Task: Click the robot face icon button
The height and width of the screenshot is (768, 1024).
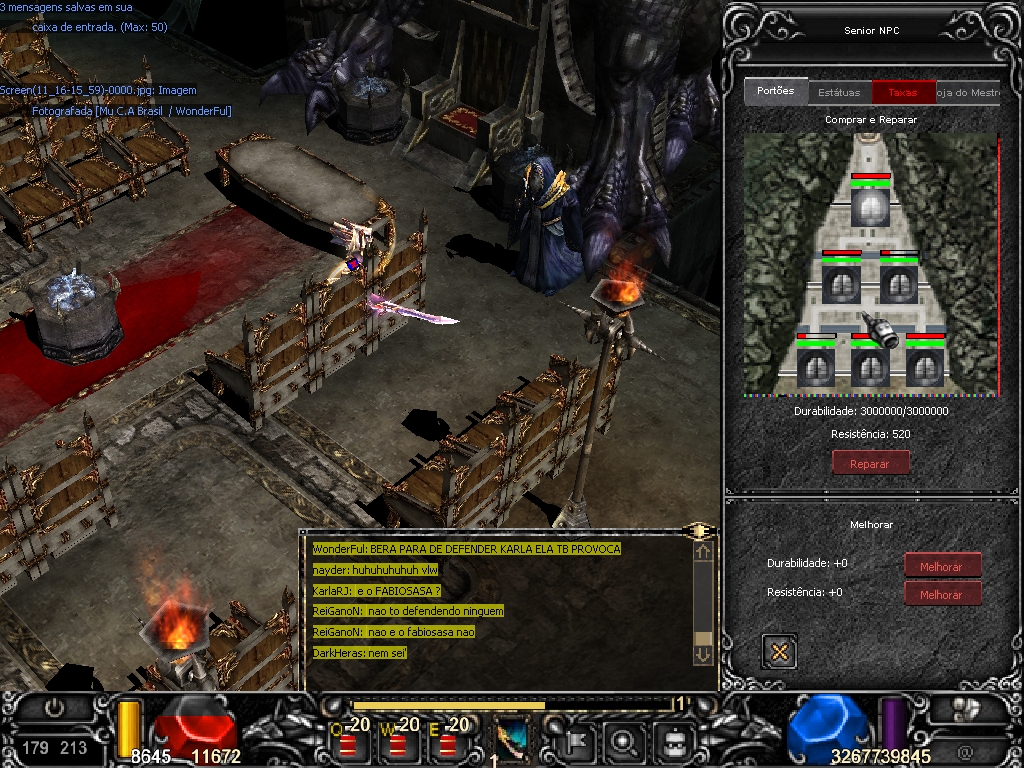Action: [x=675, y=742]
